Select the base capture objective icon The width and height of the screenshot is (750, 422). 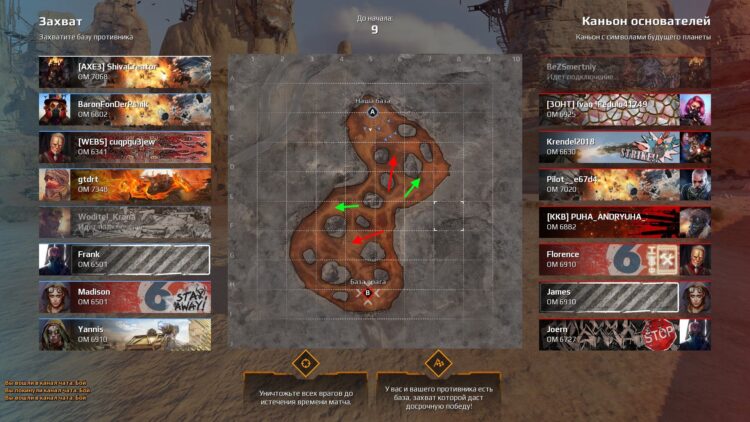pos(437,361)
